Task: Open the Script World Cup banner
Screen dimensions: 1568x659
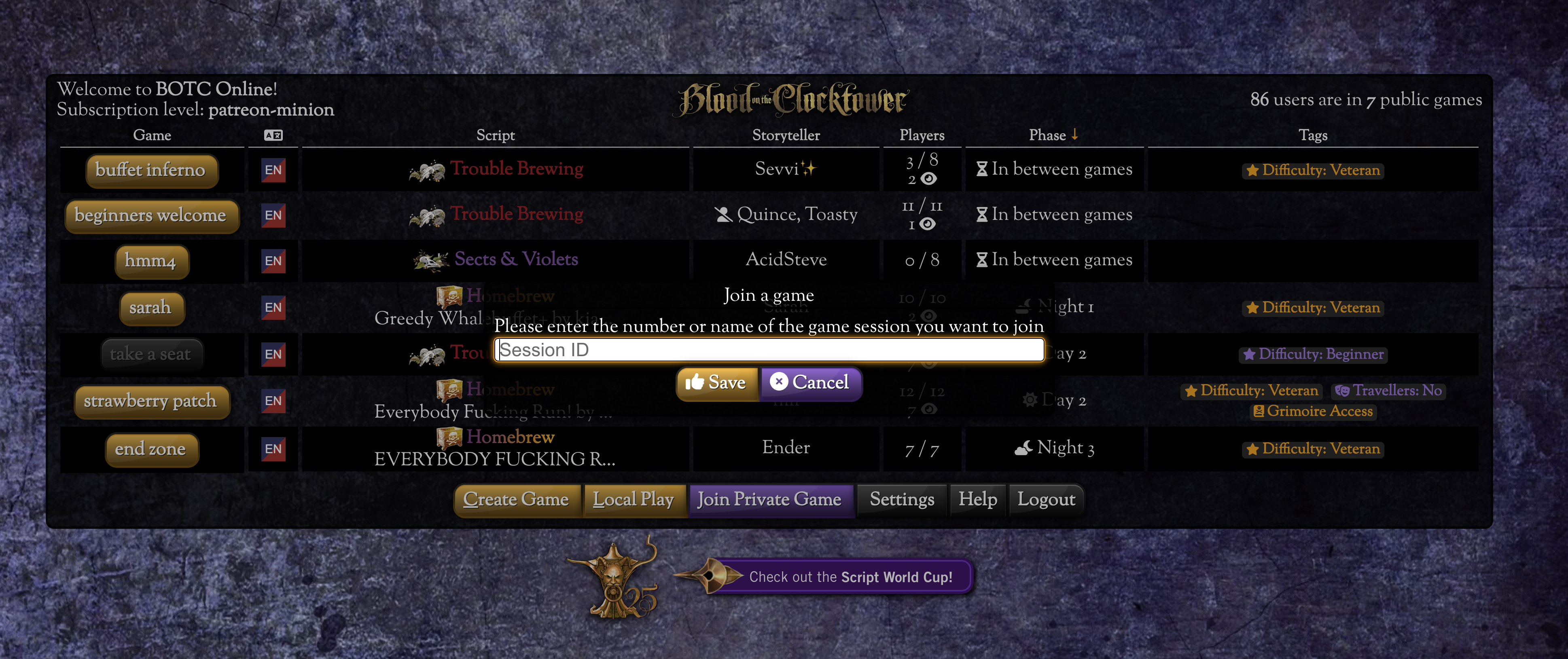Action: pos(850,577)
